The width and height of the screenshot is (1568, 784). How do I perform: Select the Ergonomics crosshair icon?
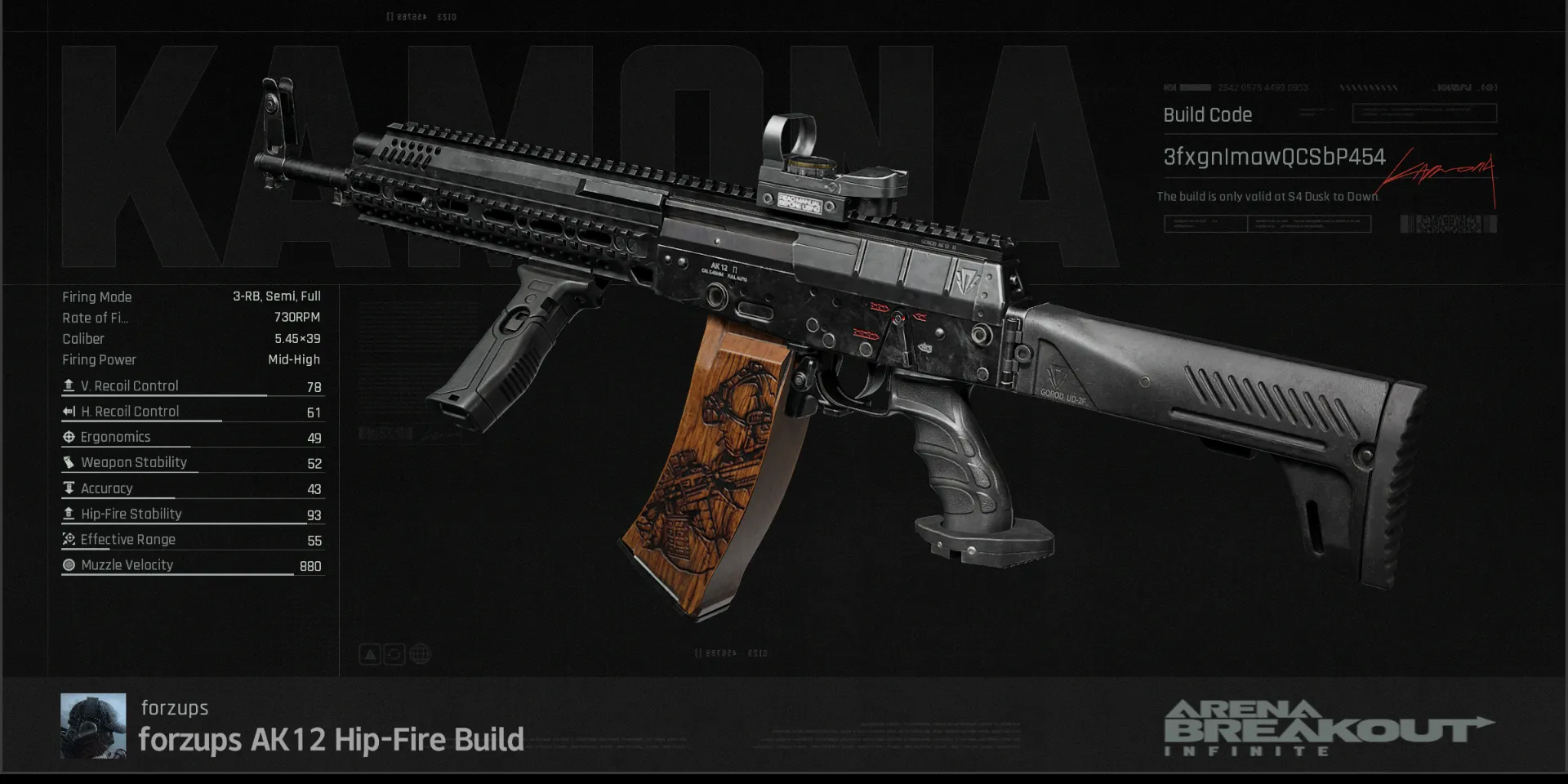69,436
